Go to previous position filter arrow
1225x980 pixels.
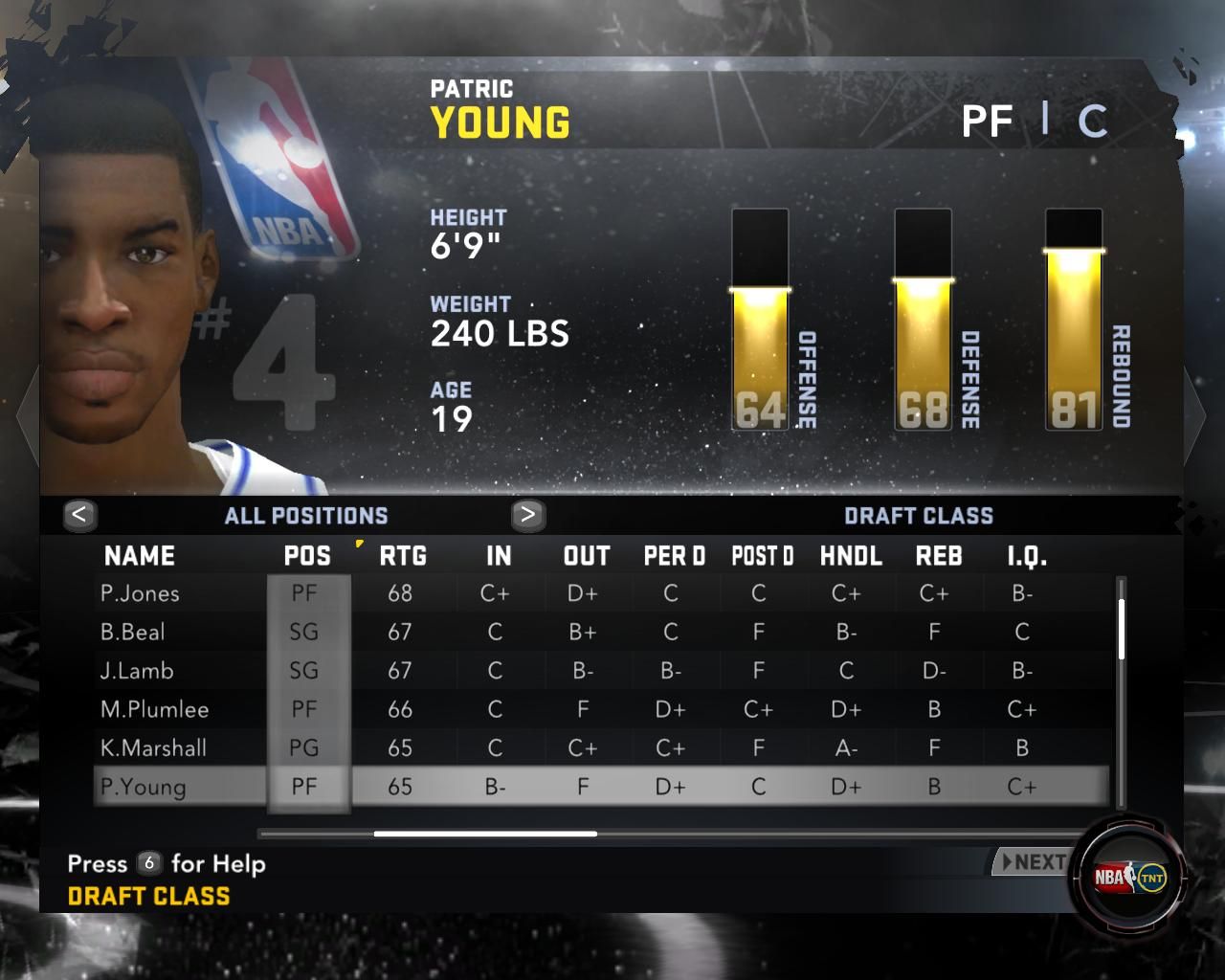pos(79,515)
